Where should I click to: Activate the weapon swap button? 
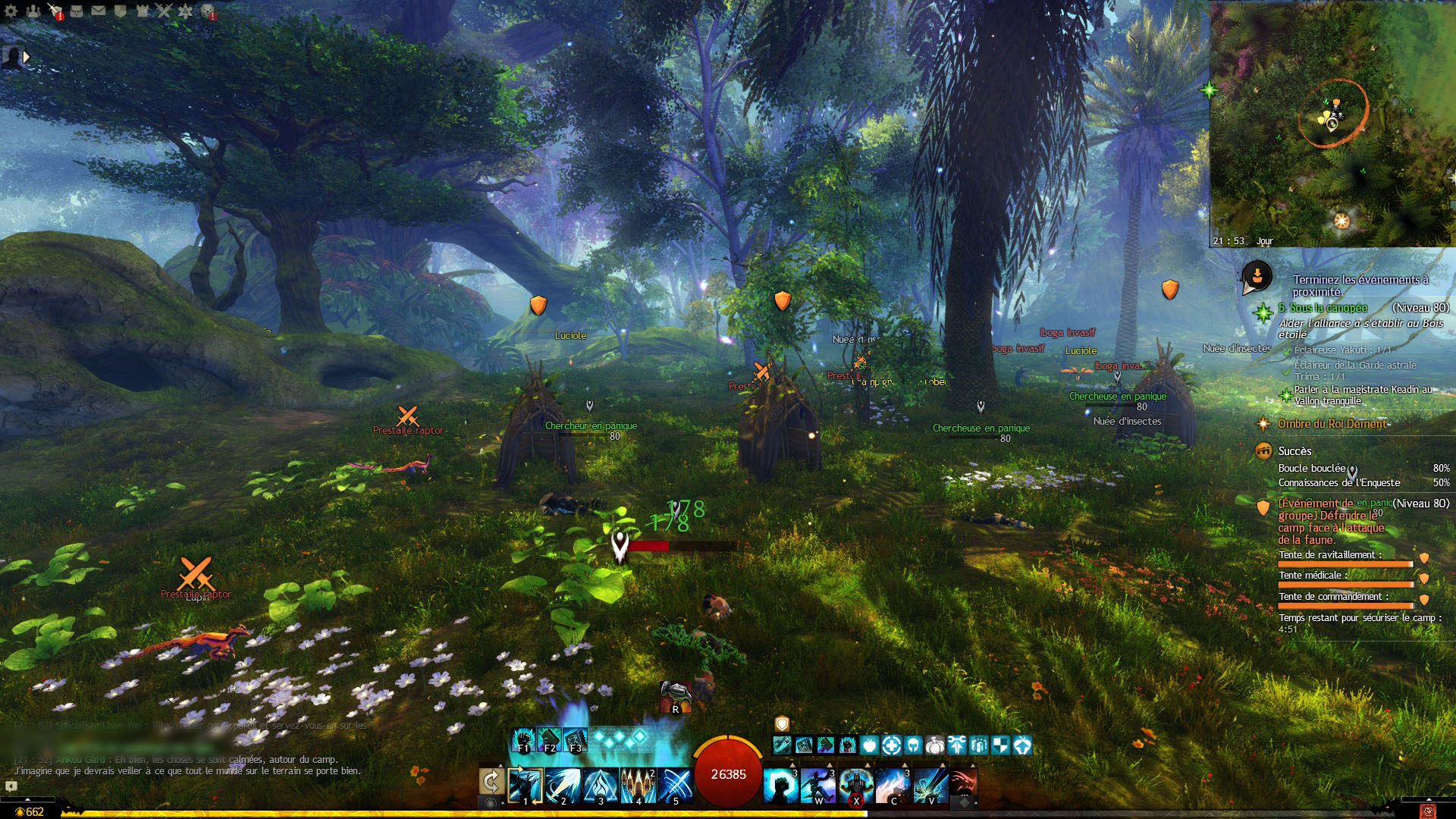(x=491, y=782)
